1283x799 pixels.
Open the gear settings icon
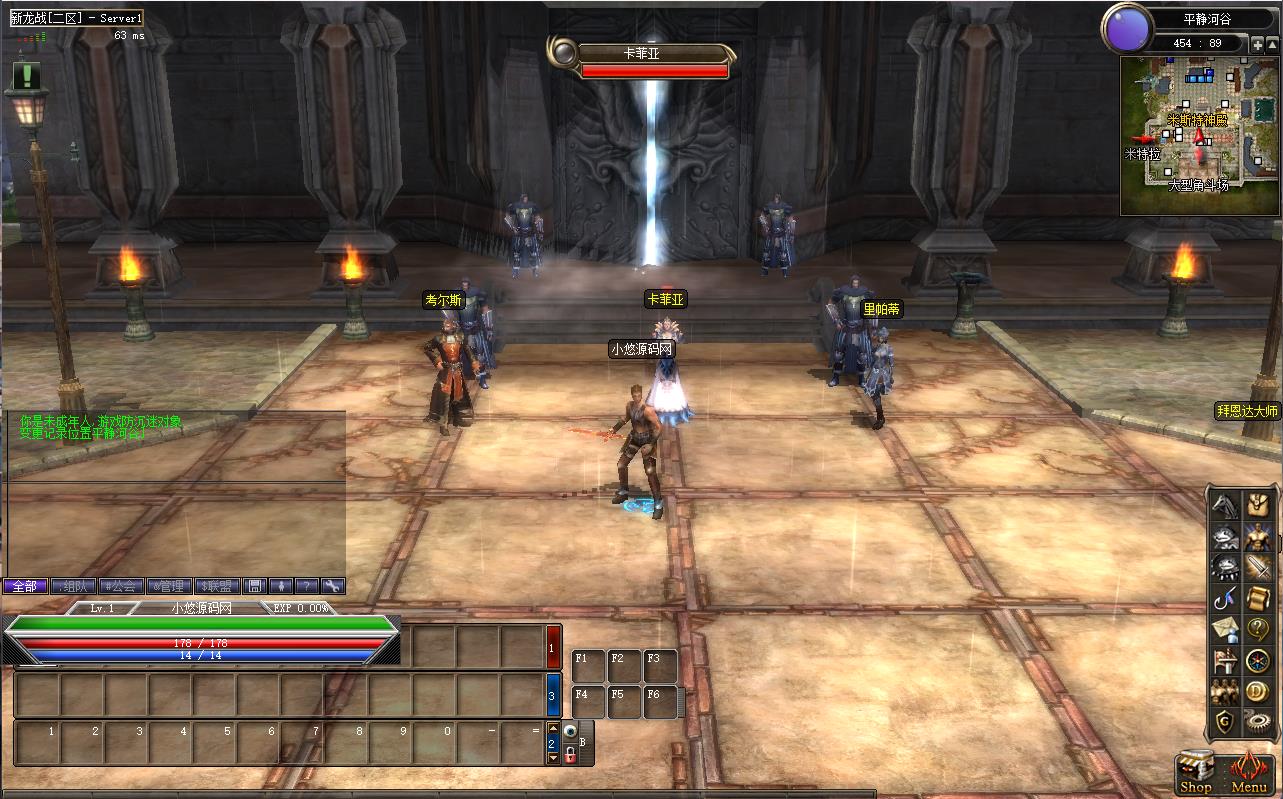pos(1257,721)
